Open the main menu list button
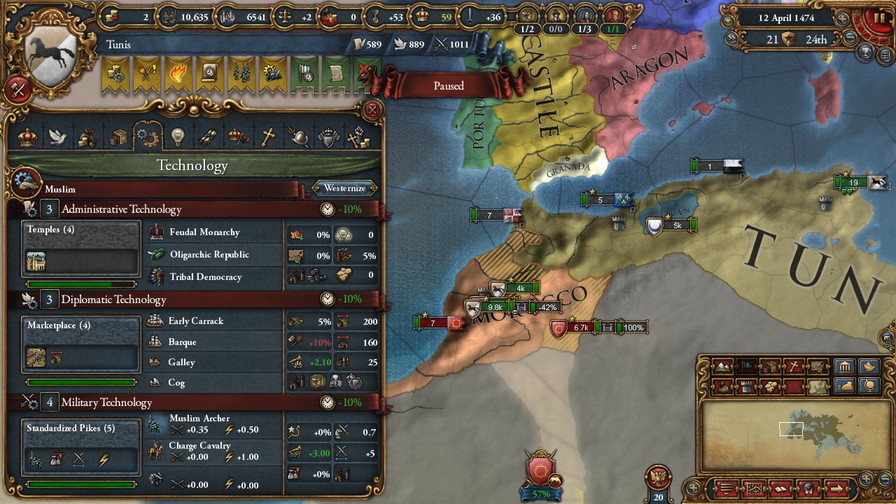 click(726, 488)
